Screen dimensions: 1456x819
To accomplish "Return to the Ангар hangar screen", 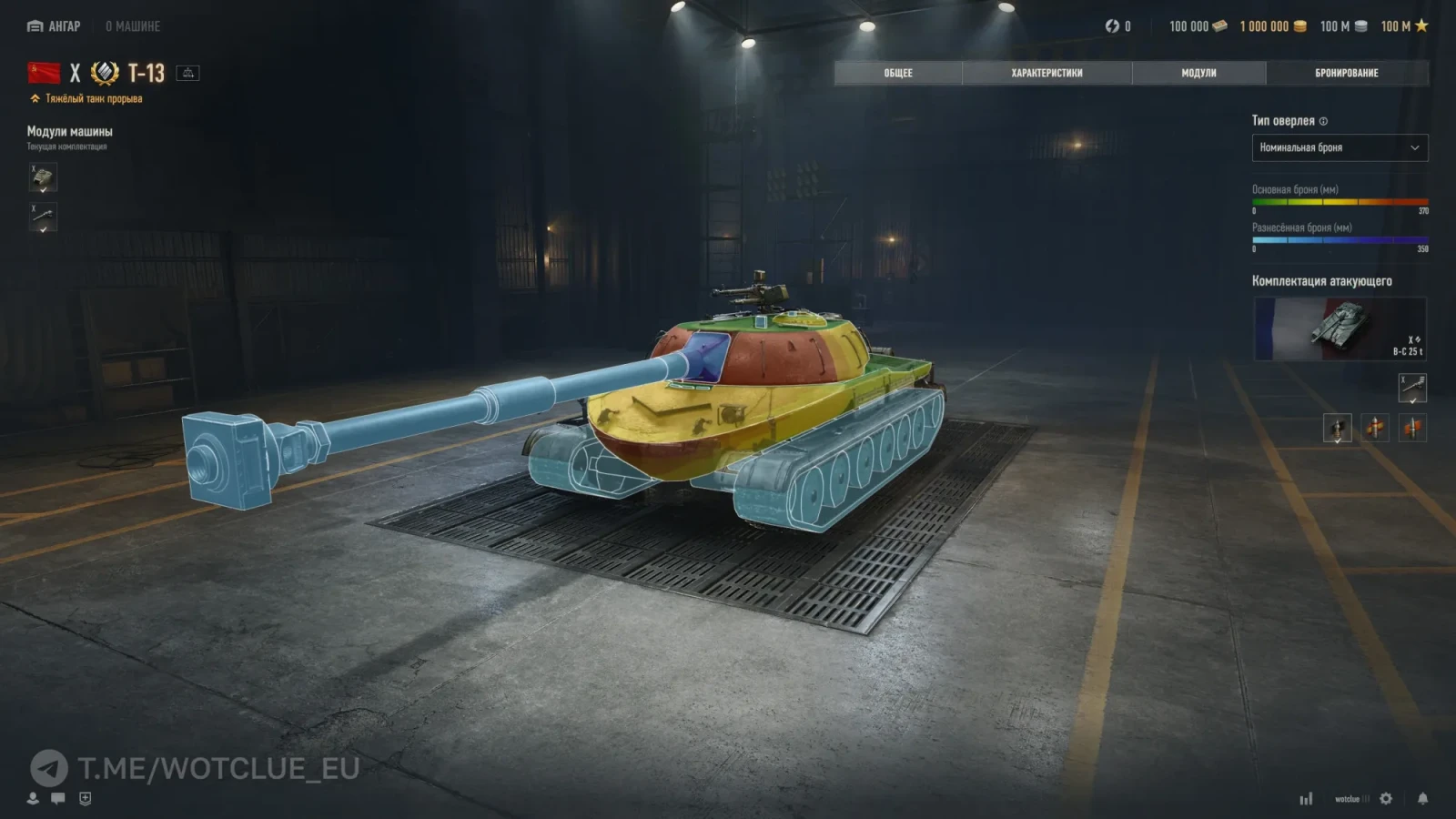I will [x=55, y=26].
